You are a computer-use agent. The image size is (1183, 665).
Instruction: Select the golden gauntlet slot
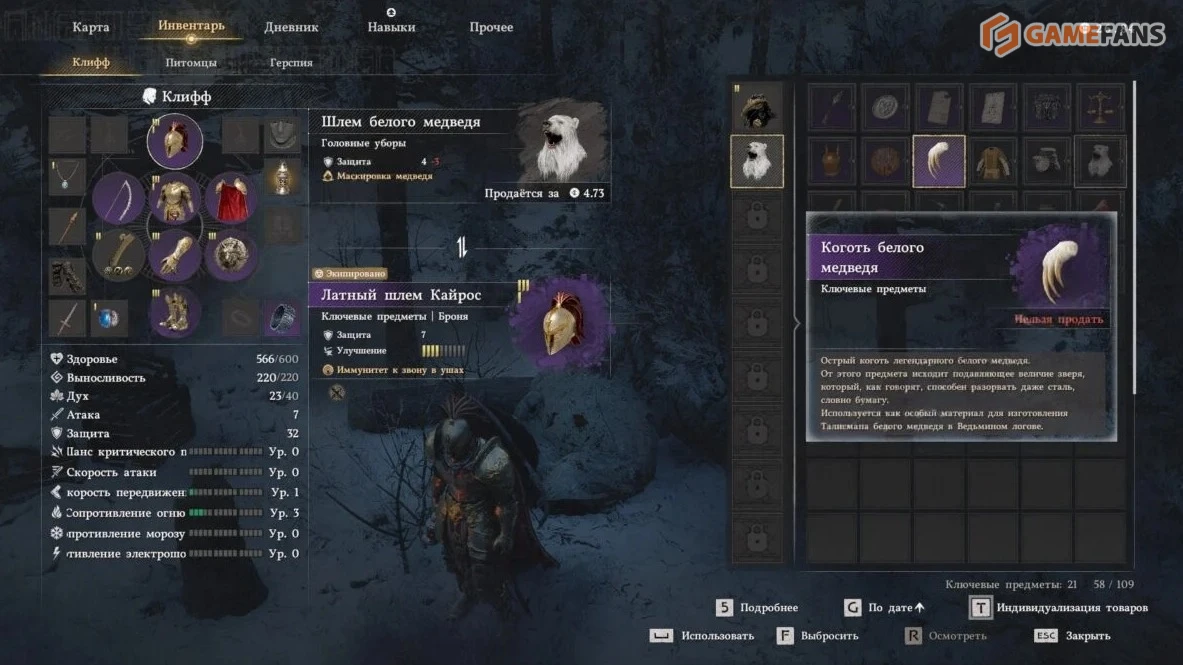(x=175, y=255)
